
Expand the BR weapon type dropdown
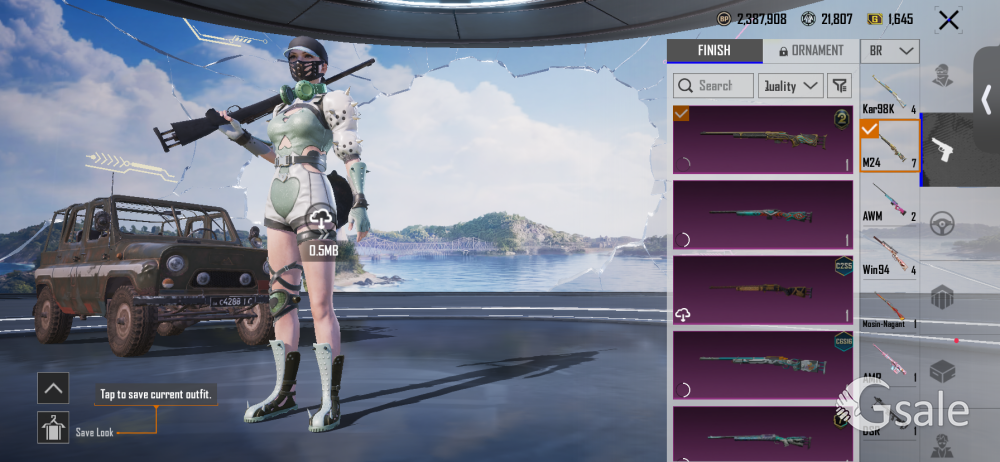[x=891, y=51]
